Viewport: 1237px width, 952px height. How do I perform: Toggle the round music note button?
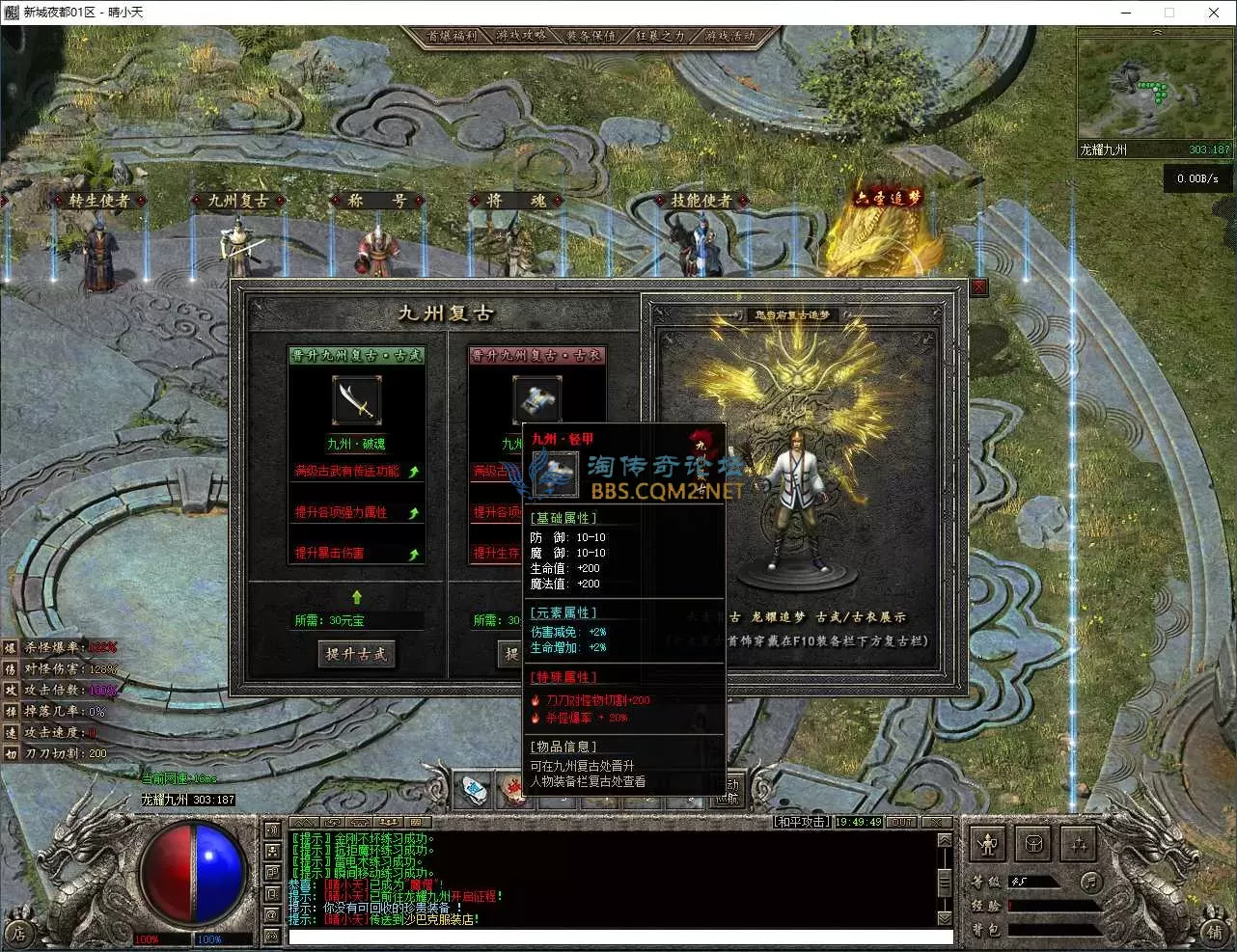coord(1090,881)
